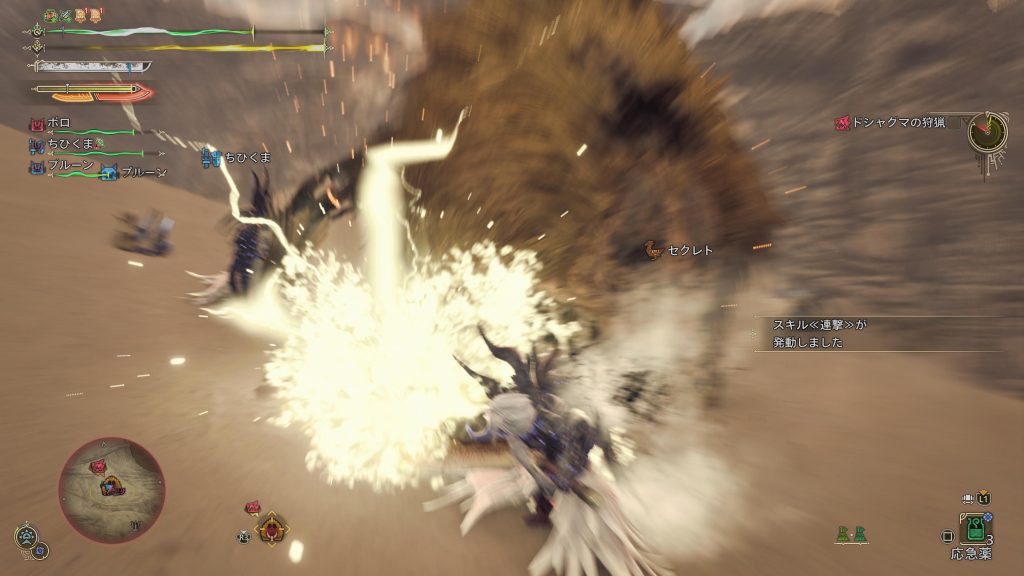Click the environment status icon beside the minimap
Viewport: 1024px width, 576px height.
tap(28, 537)
